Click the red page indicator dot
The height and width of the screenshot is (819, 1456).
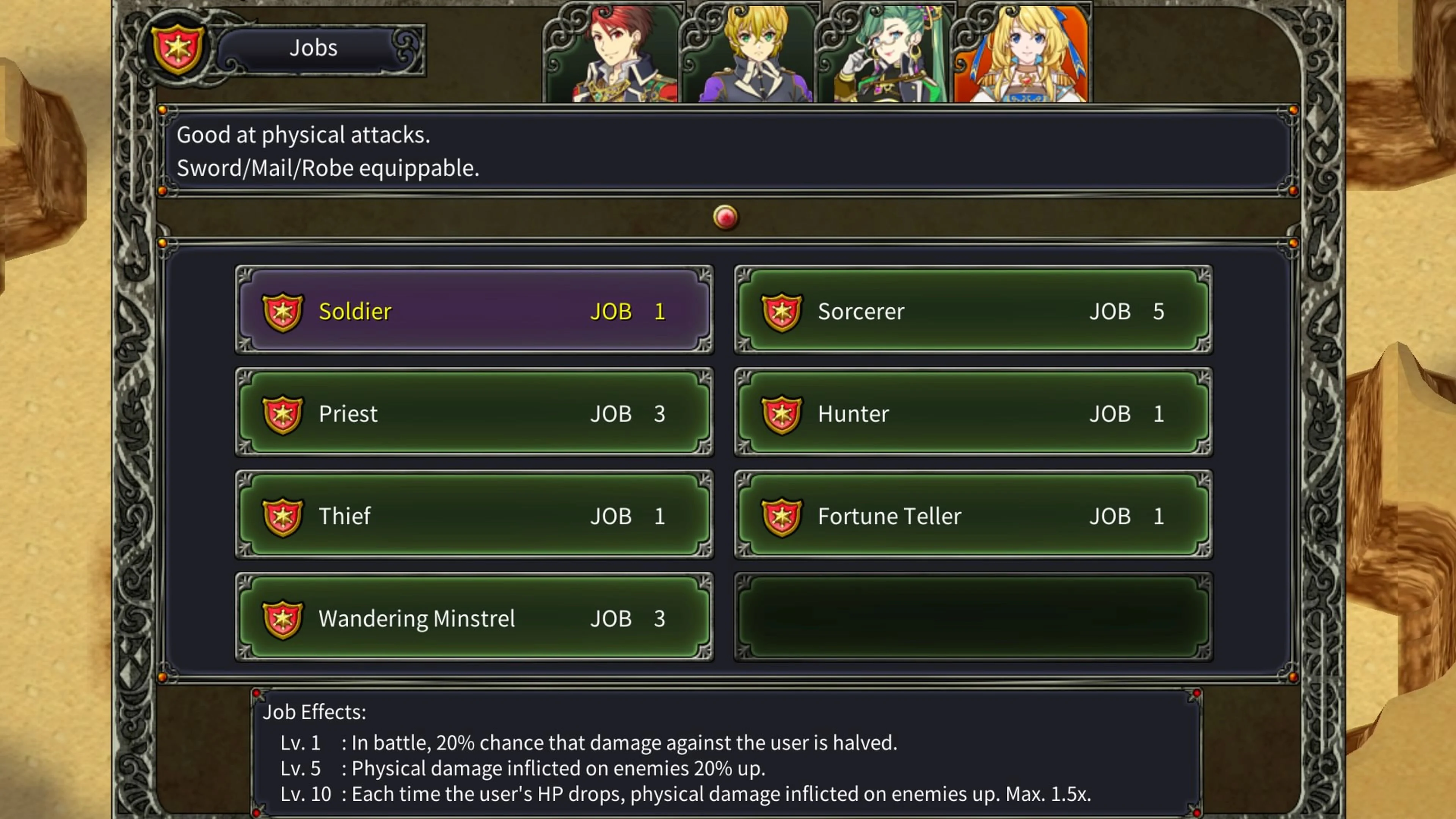725,217
